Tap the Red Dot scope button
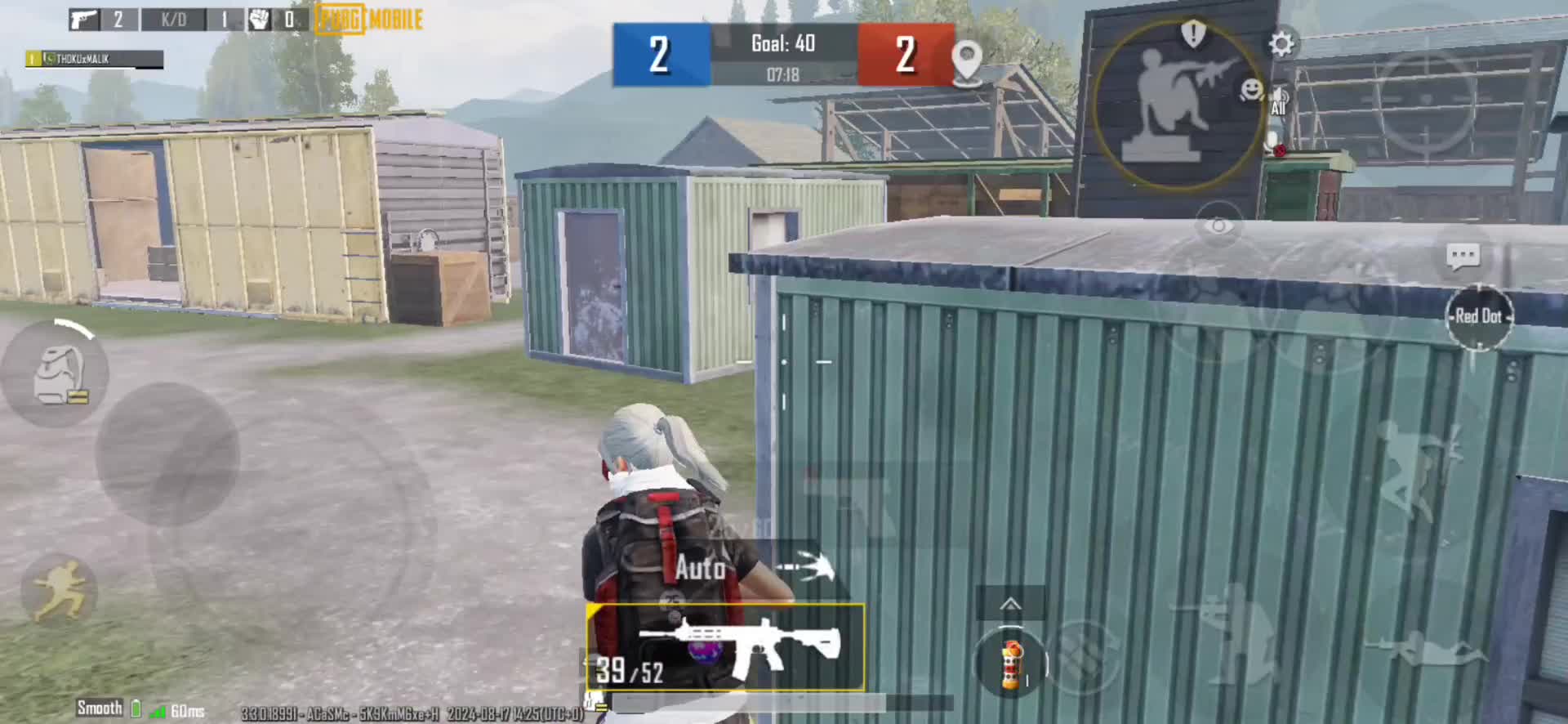 click(x=1479, y=317)
